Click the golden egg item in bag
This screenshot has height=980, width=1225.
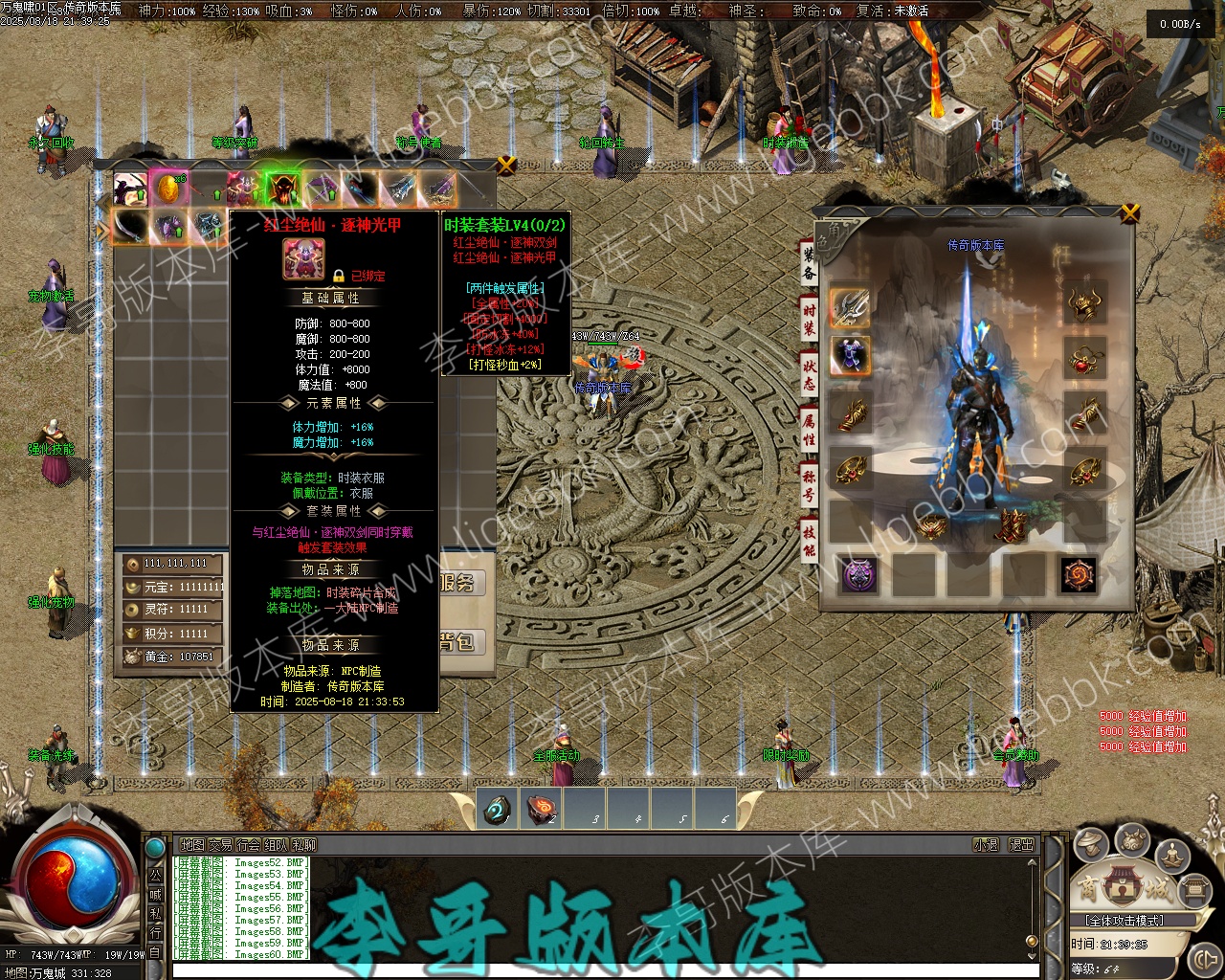click(x=167, y=189)
